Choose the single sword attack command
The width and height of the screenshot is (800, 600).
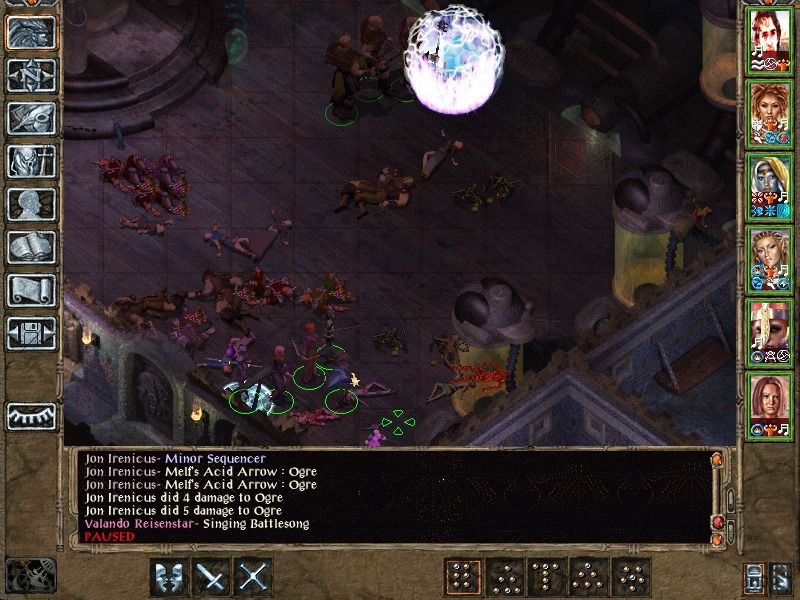[x=212, y=577]
